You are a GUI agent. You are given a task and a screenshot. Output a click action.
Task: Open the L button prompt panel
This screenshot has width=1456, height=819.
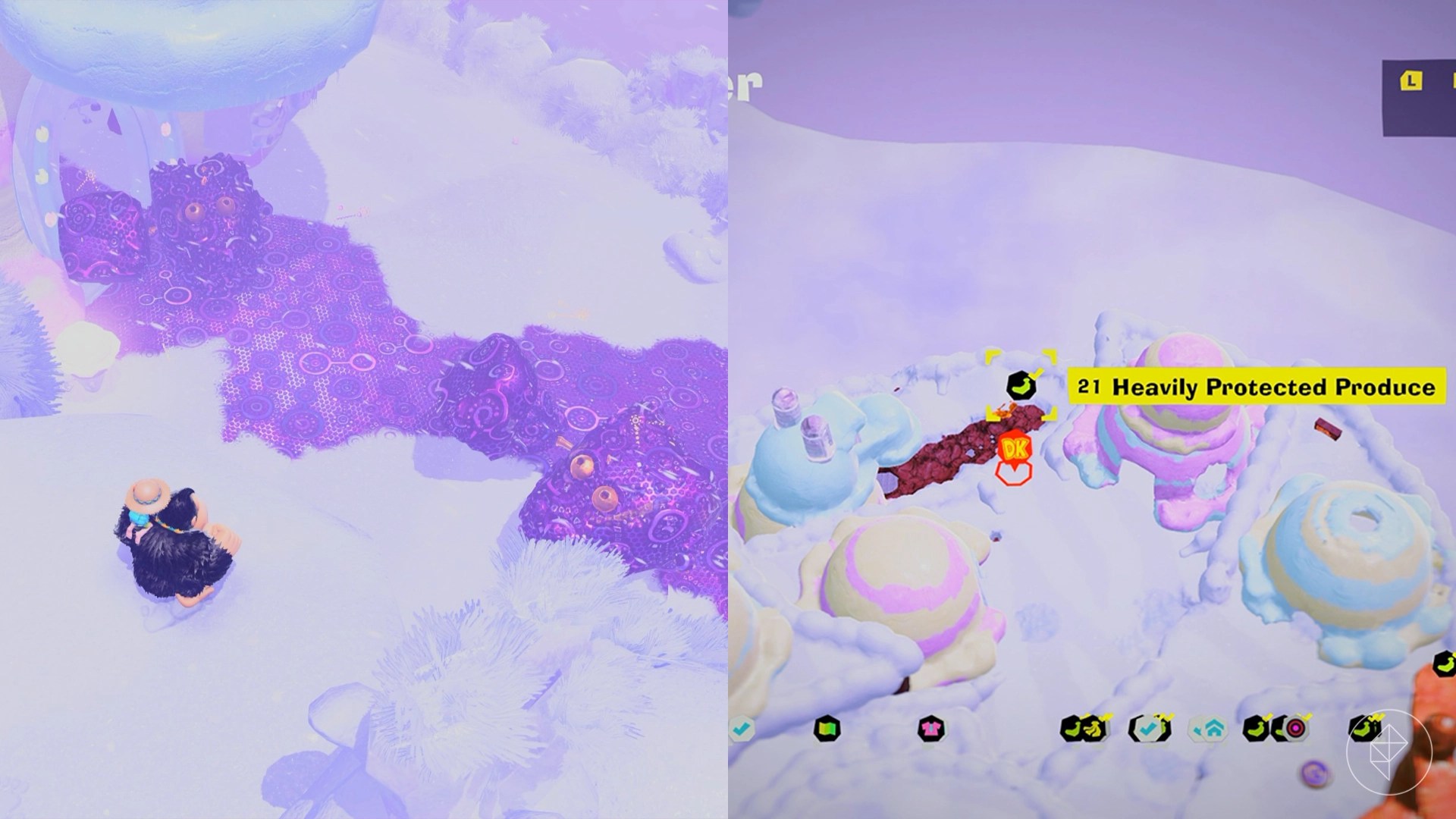1410,80
